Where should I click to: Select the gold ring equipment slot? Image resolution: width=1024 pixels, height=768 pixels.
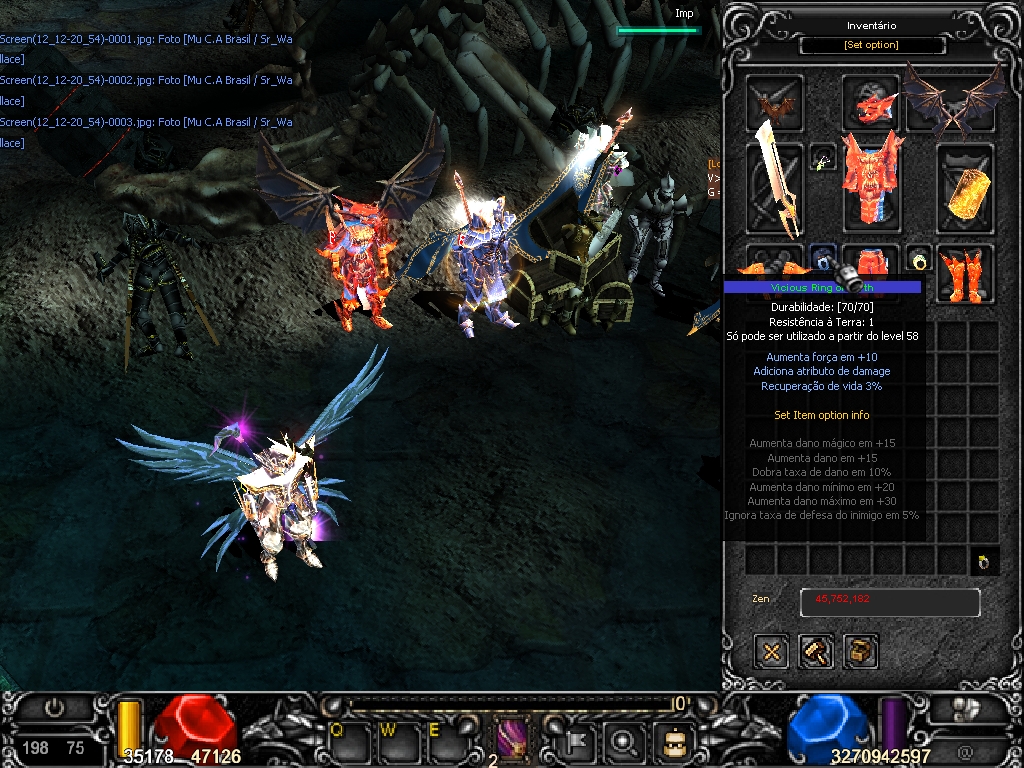919,260
